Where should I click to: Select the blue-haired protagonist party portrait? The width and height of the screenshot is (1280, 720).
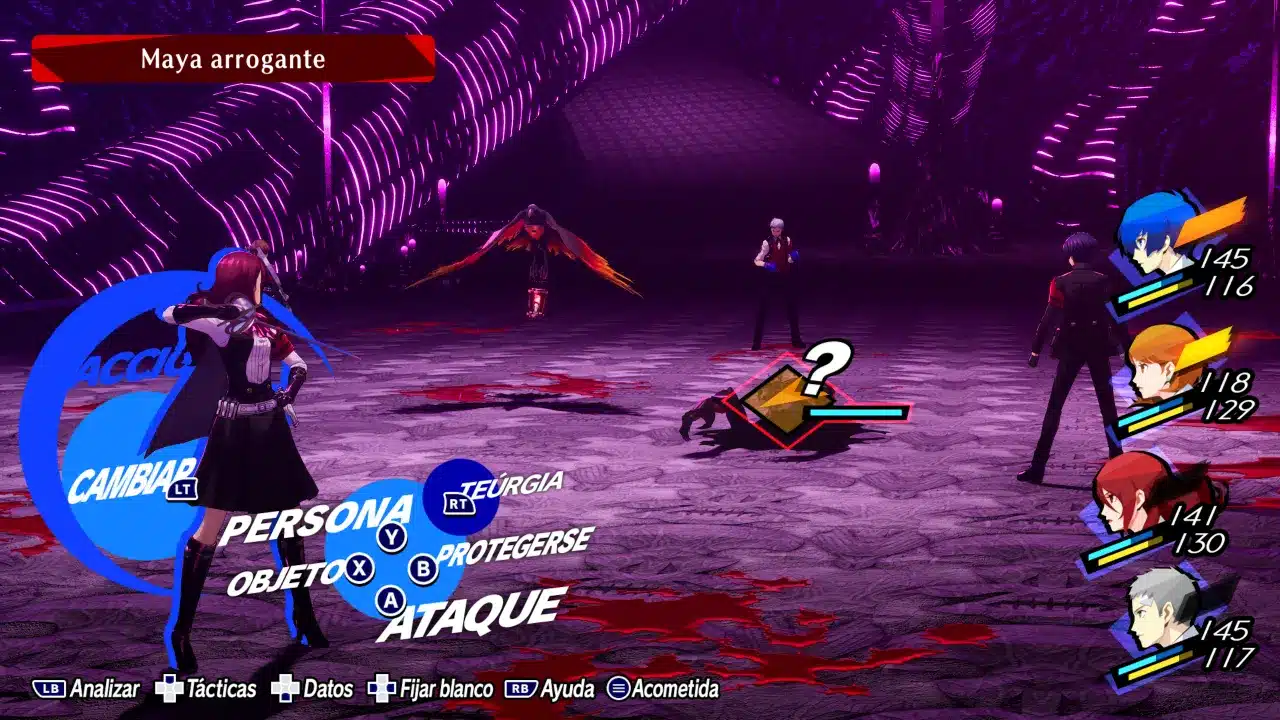tap(1160, 238)
